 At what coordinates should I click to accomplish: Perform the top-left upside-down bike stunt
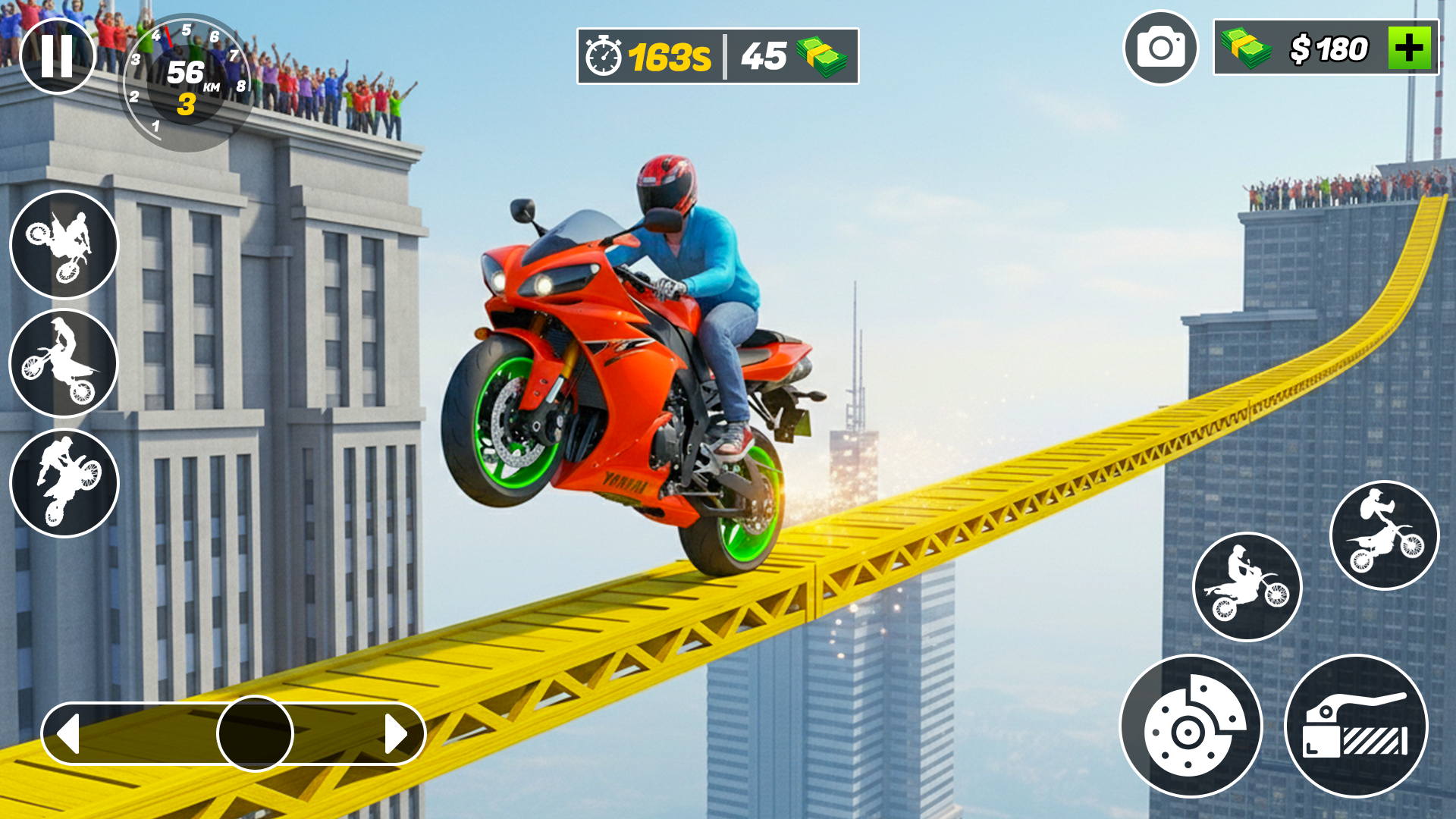point(64,244)
